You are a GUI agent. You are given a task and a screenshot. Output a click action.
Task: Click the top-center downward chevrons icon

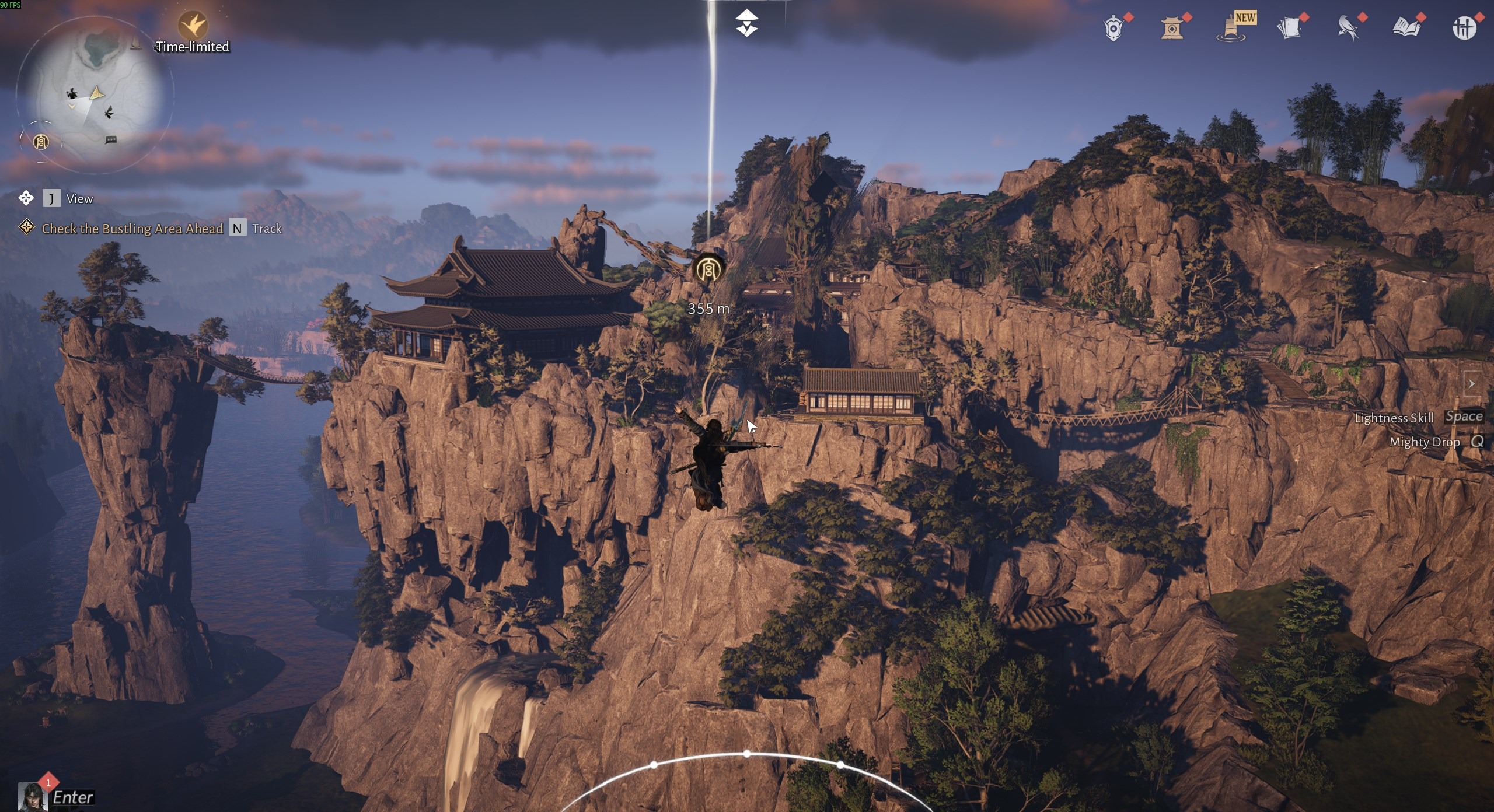tap(746, 23)
